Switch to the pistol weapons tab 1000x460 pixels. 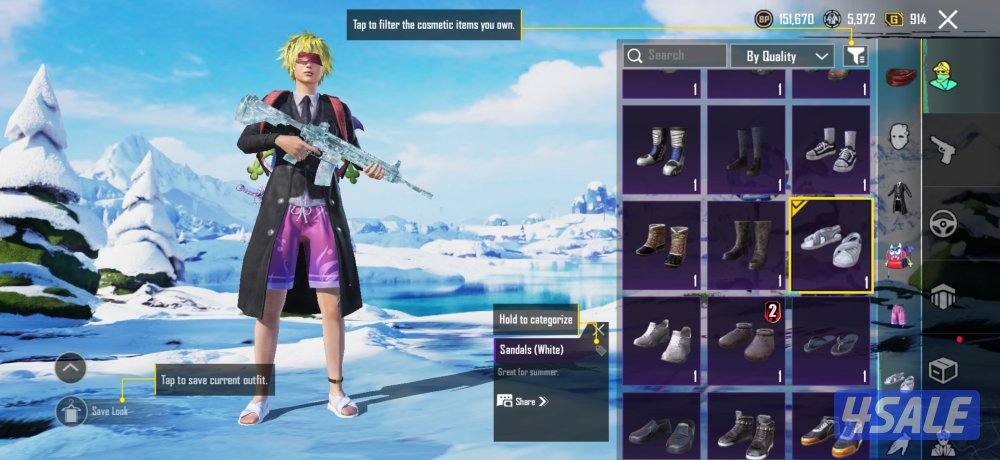pos(942,150)
